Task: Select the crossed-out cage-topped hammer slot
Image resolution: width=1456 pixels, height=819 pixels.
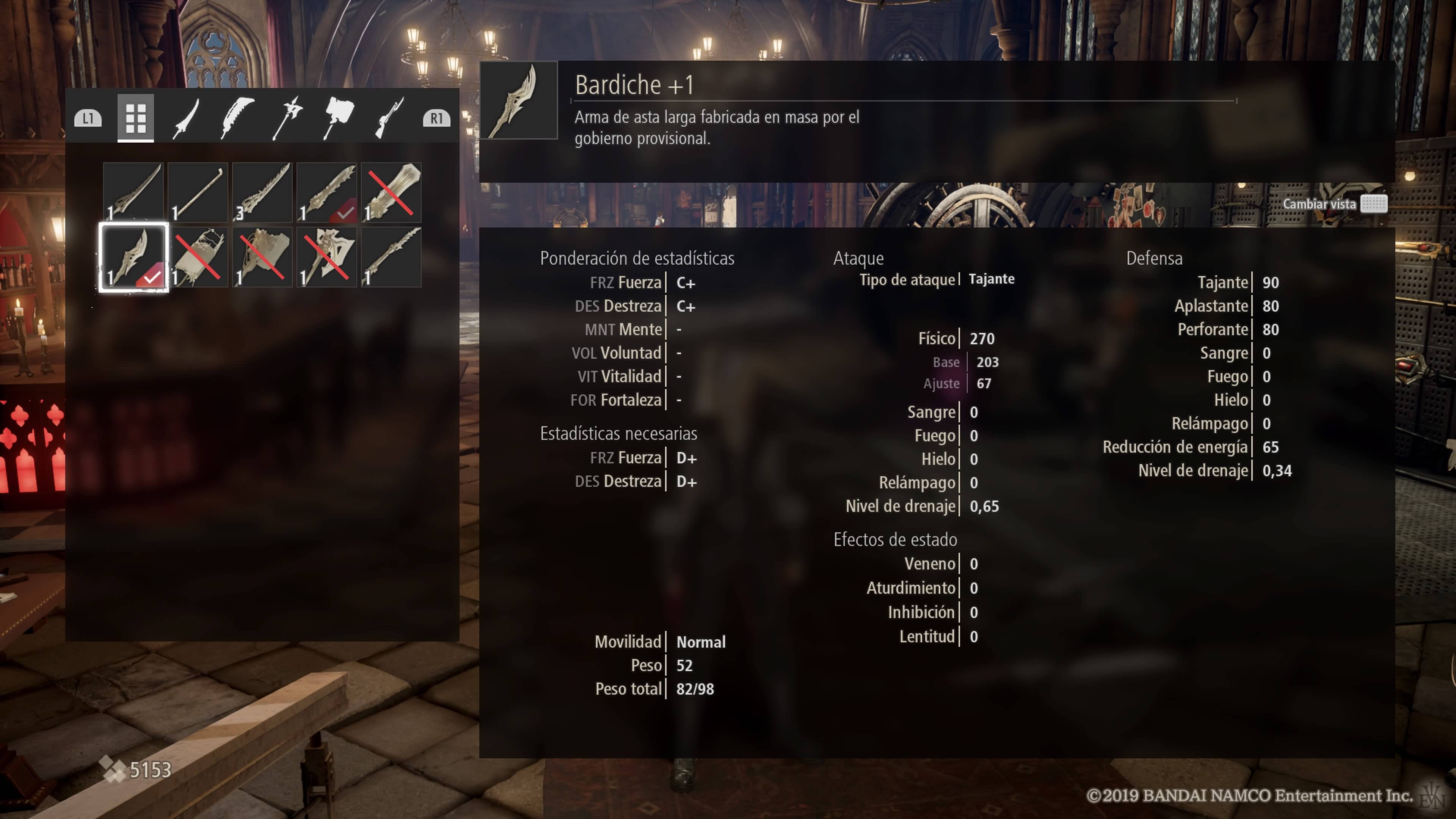Action: click(x=198, y=257)
